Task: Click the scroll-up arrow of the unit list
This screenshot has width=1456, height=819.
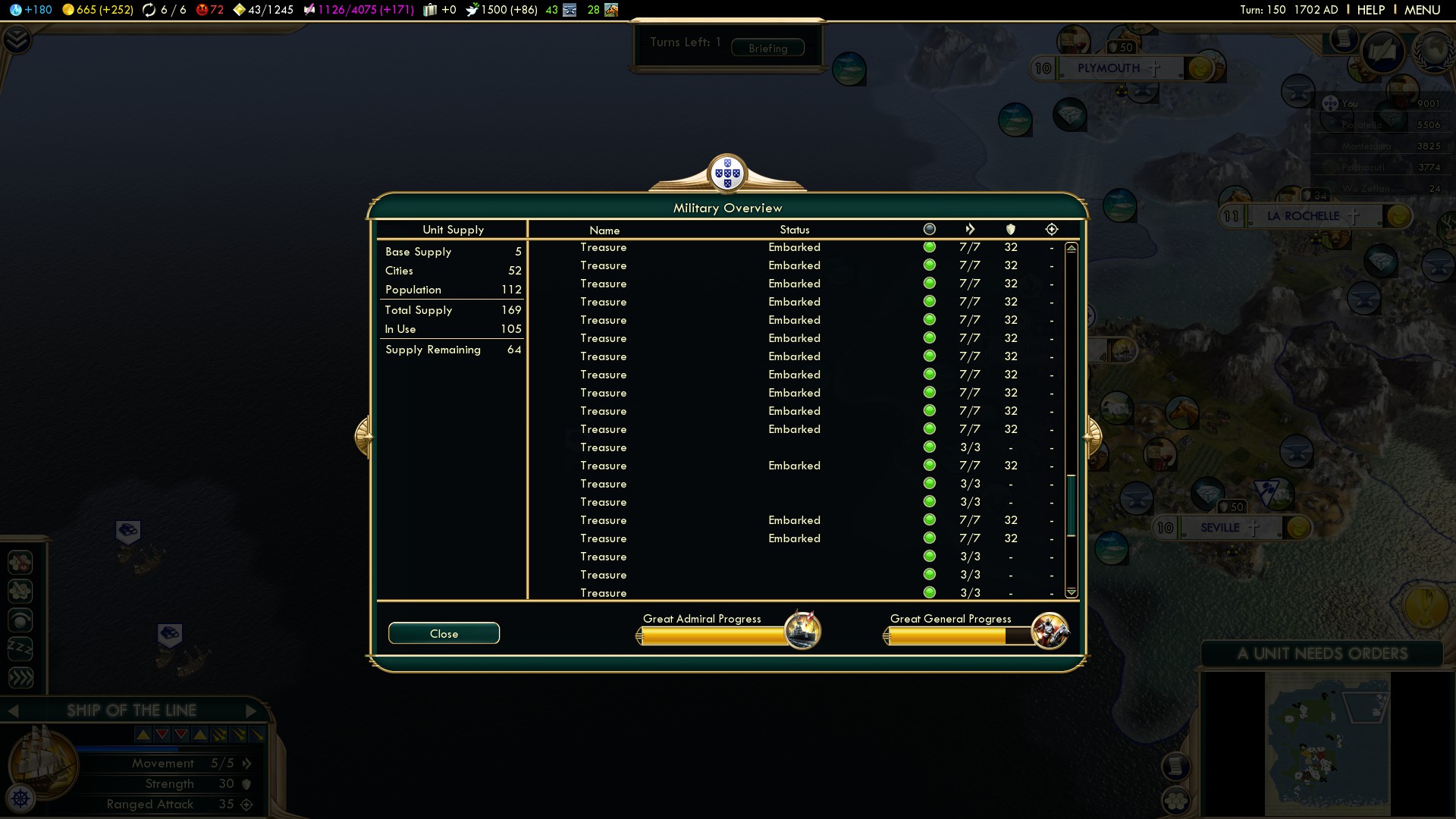Action: tap(1071, 248)
